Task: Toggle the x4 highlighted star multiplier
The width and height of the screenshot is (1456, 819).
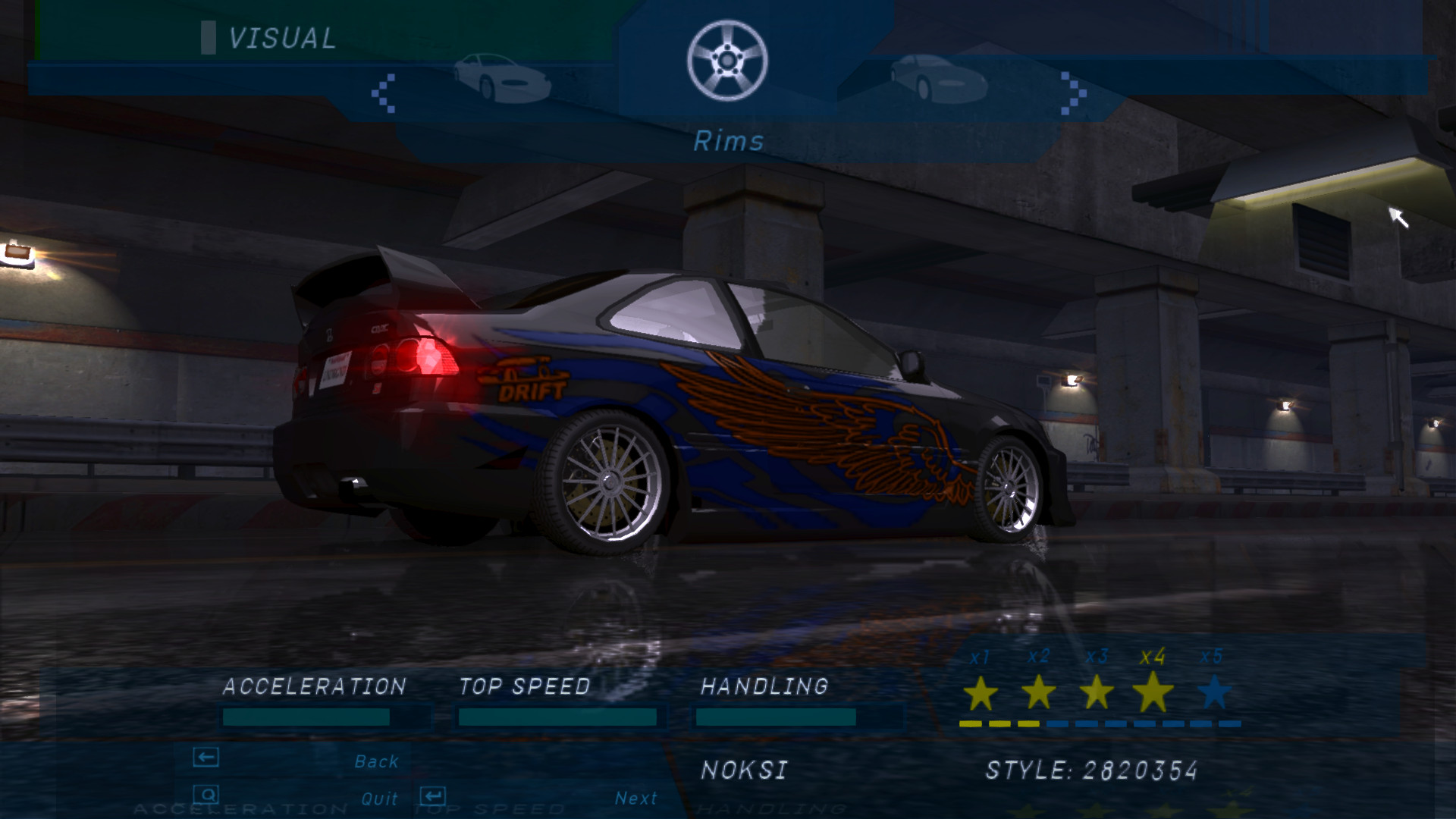Action: [x=1154, y=692]
